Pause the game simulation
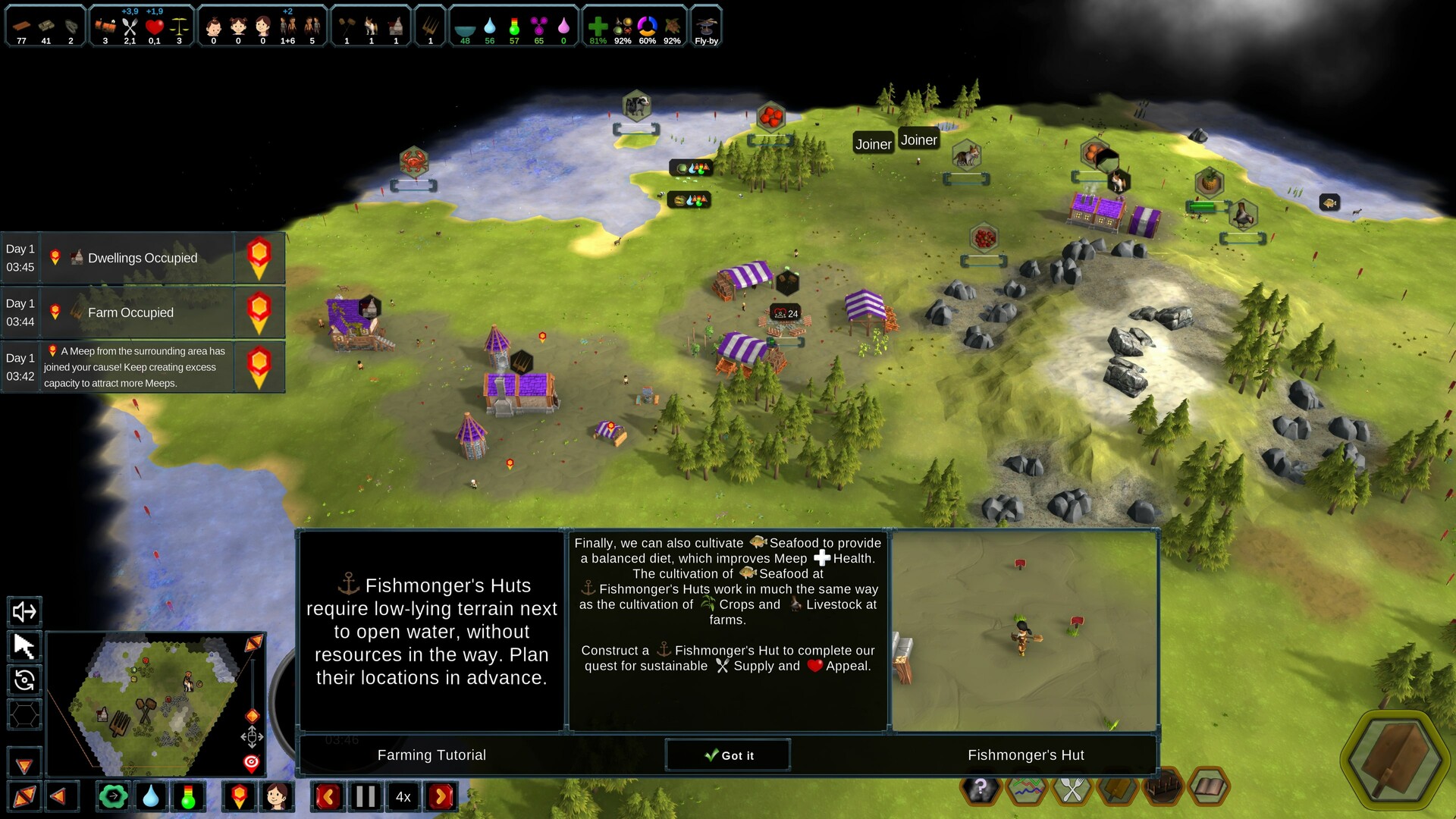Image resolution: width=1456 pixels, height=819 pixels. (x=365, y=796)
